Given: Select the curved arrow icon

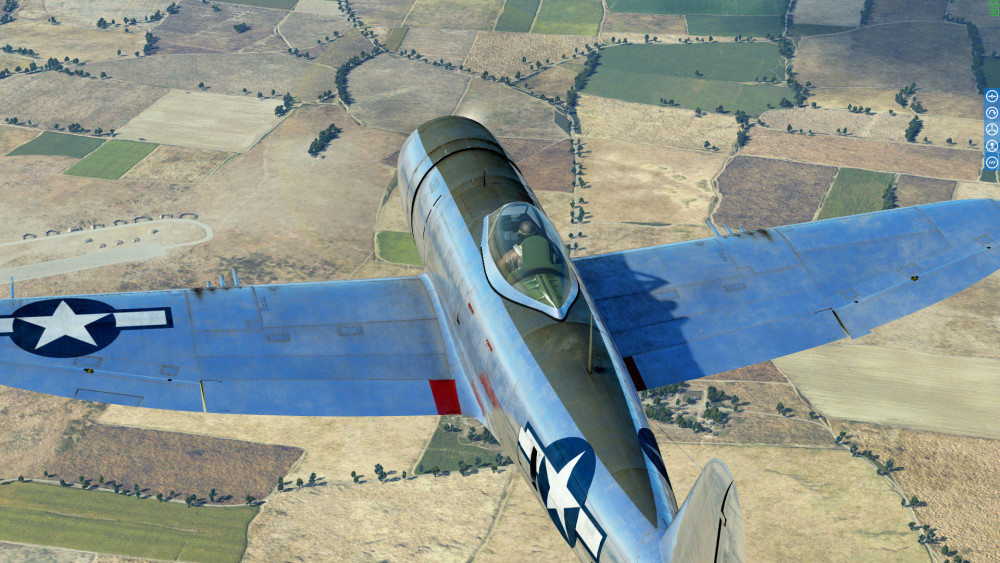Looking at the screenshot, I should click(x=992, y=113).
